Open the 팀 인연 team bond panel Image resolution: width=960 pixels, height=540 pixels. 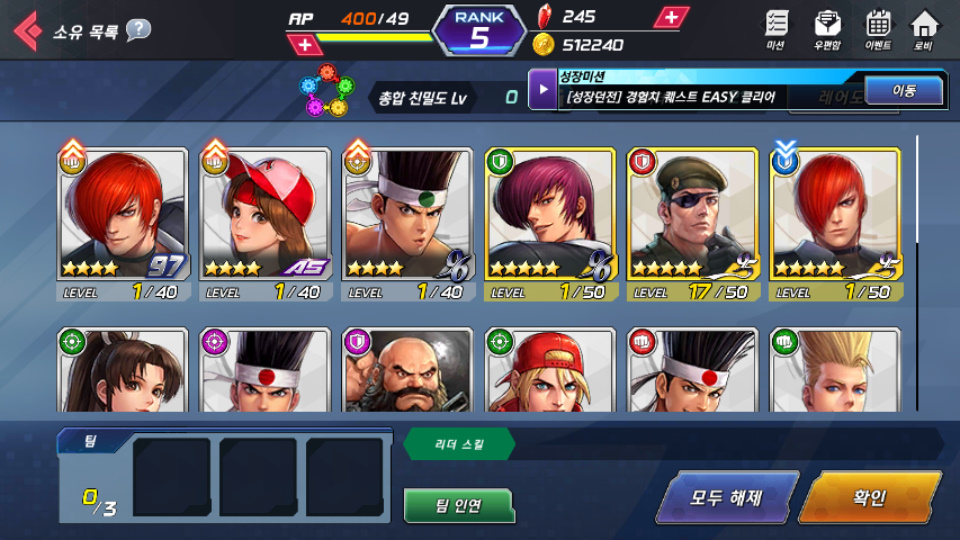(x=459, y=506)
